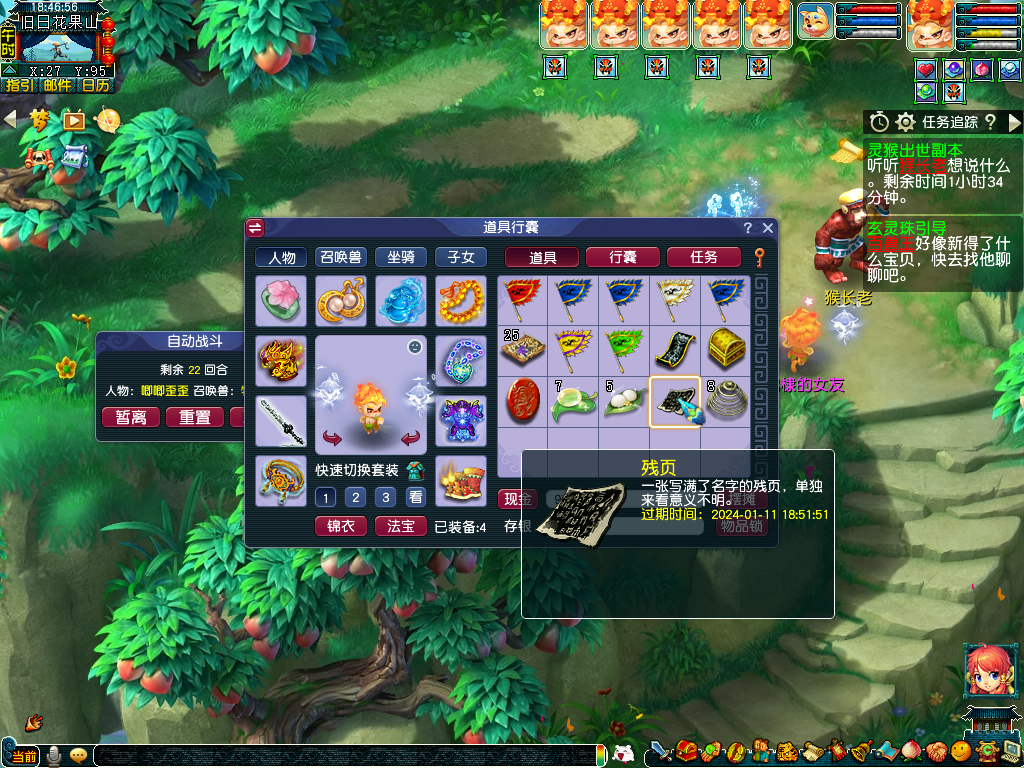
Task: Click the 指引 guide button
Action: click(x=19, y=85)
